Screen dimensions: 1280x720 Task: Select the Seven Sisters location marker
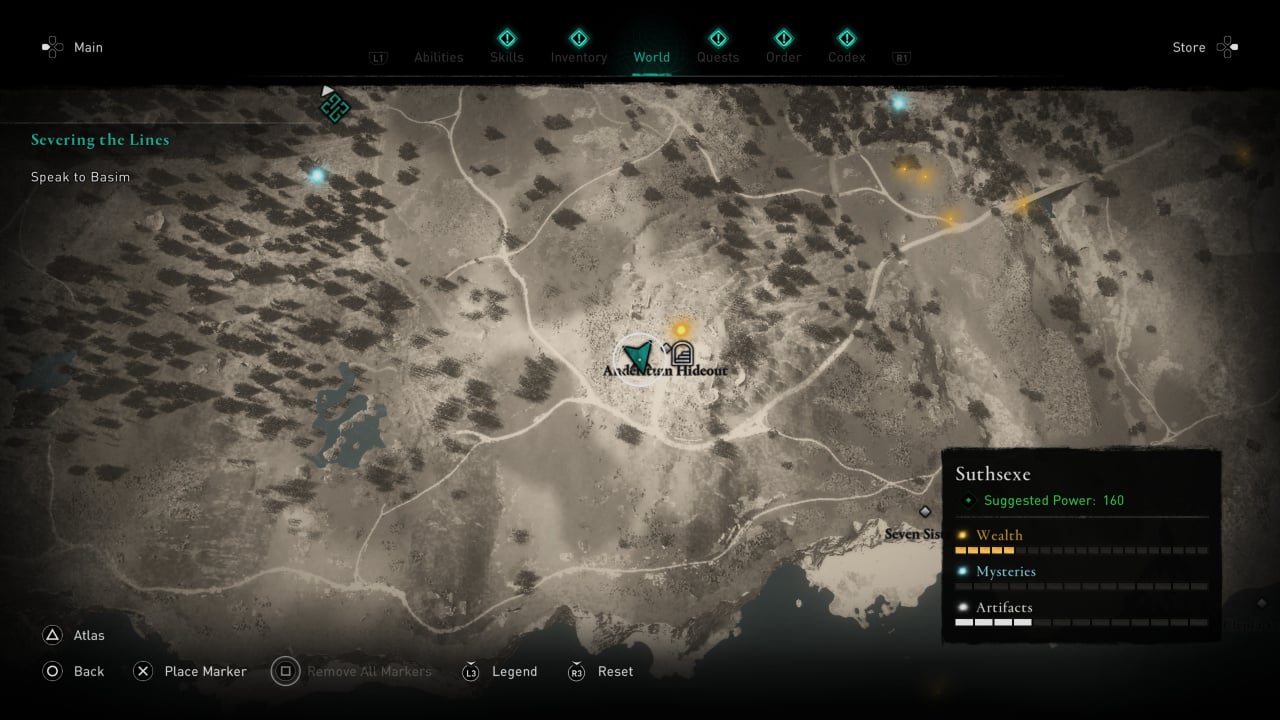pyautogui.click(x=925, y=512)
